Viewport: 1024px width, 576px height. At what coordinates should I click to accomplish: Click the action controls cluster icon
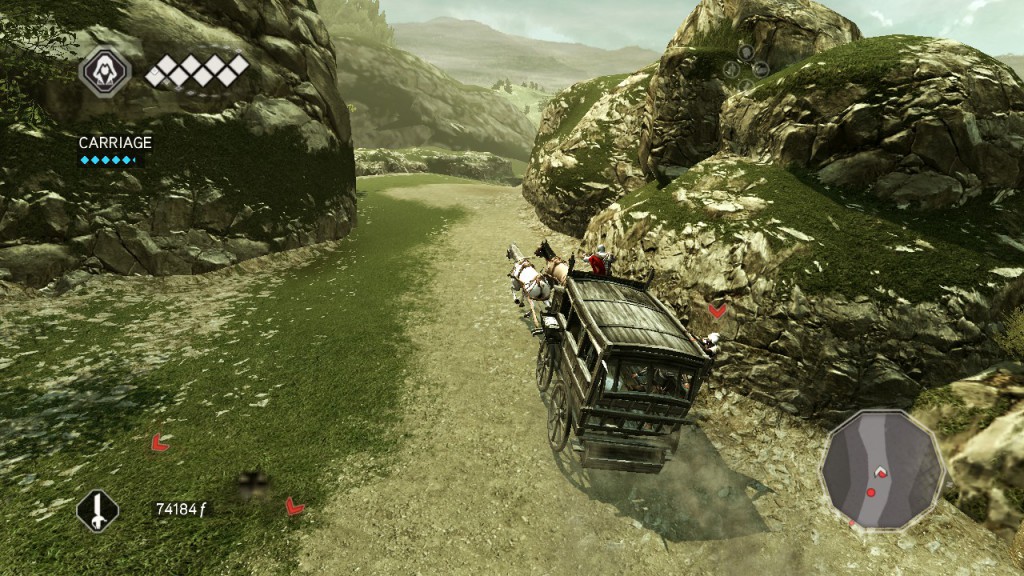click(x=747, y=61)
